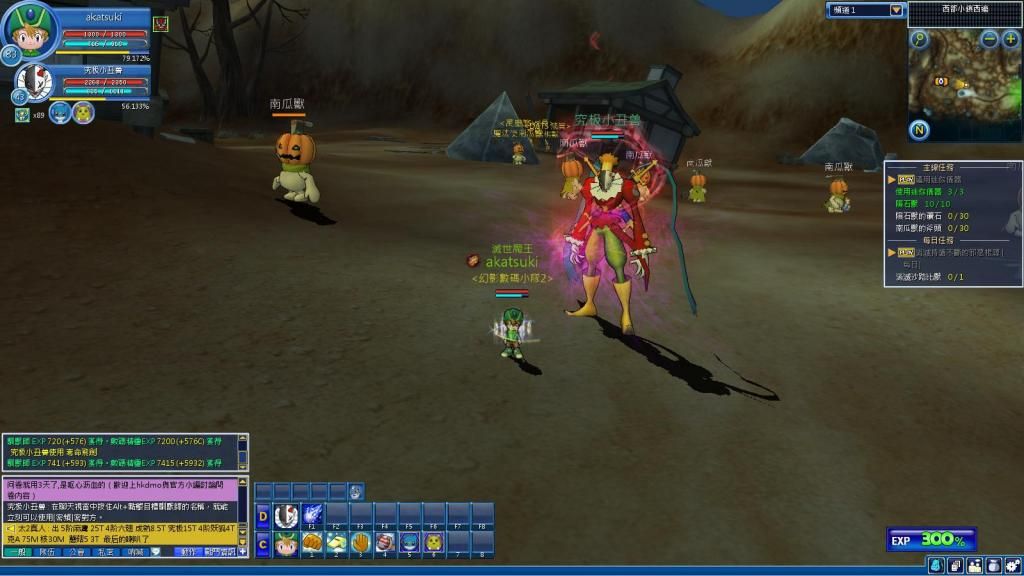
Task: Switch to the 一般 general chat tab
Action: click(x=20, y=551)
